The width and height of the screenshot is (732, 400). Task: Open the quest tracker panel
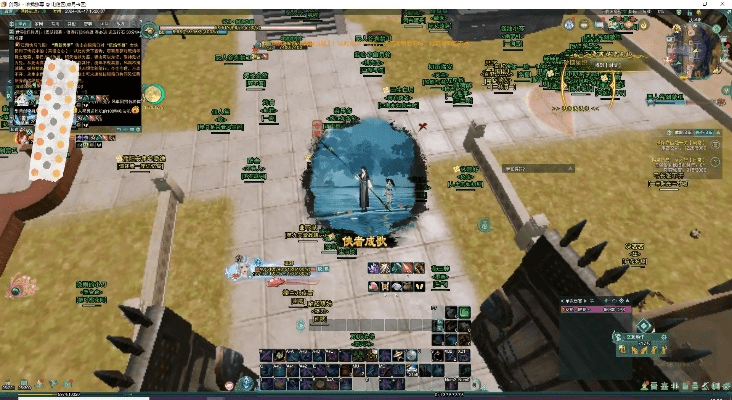[x=687, y=153]
